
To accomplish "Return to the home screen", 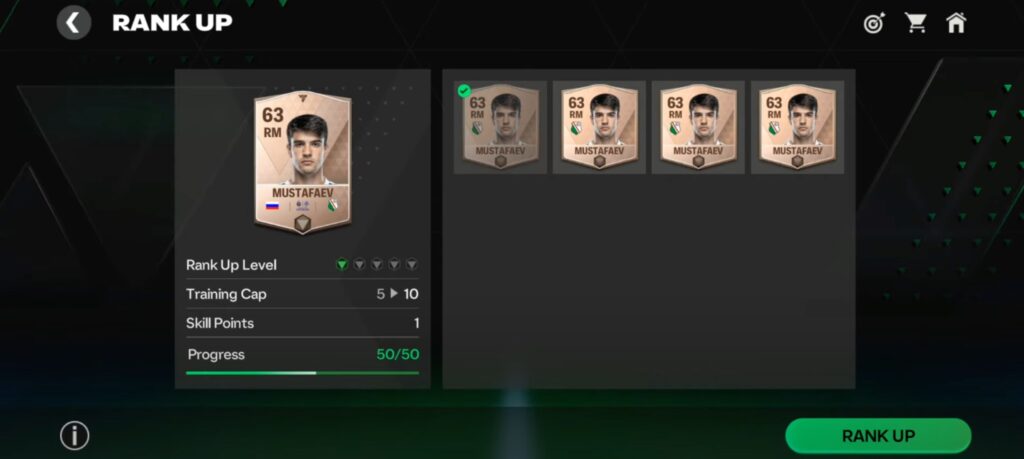I will tap(956, 23).
